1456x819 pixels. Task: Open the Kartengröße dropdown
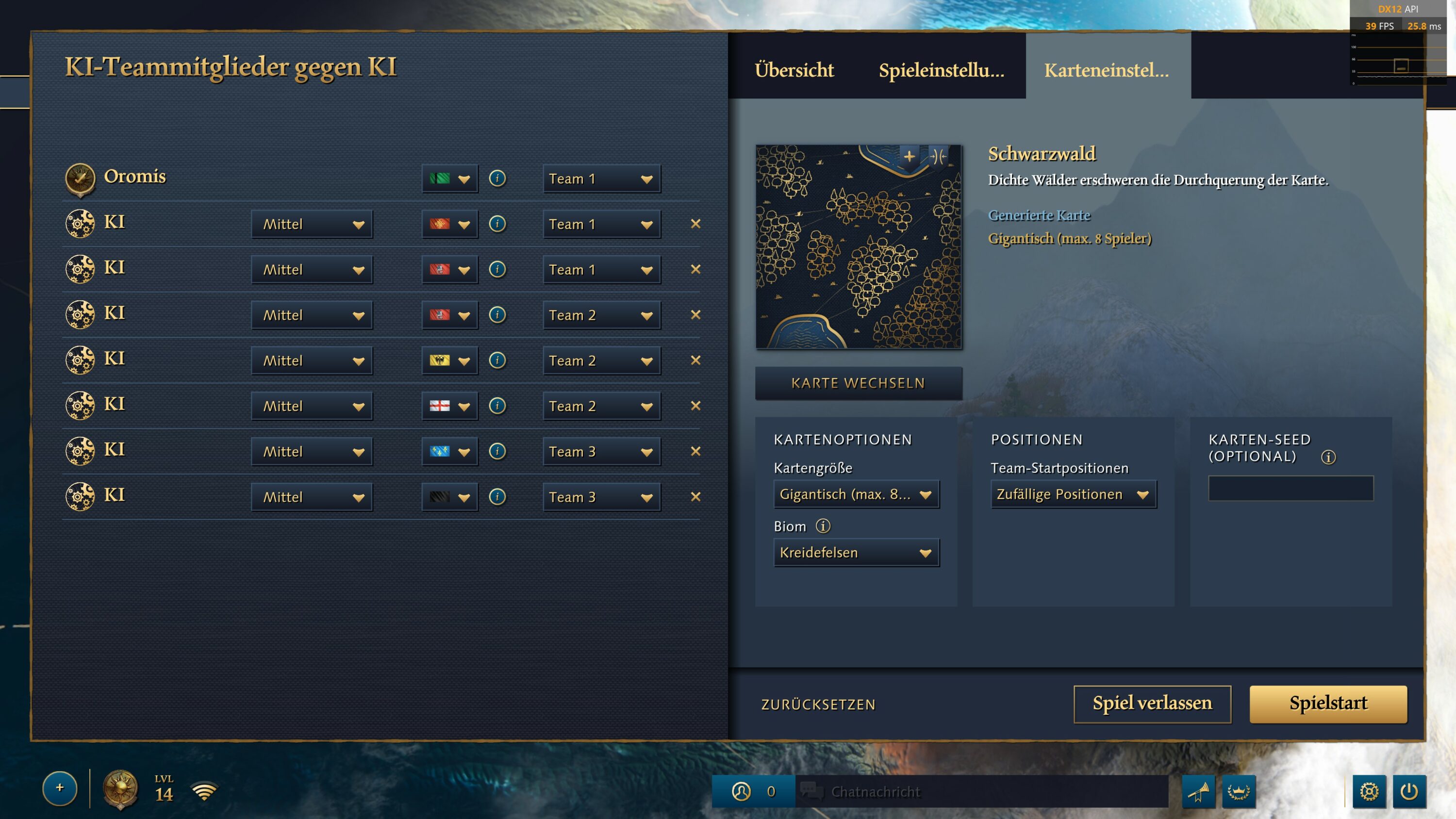856,494
